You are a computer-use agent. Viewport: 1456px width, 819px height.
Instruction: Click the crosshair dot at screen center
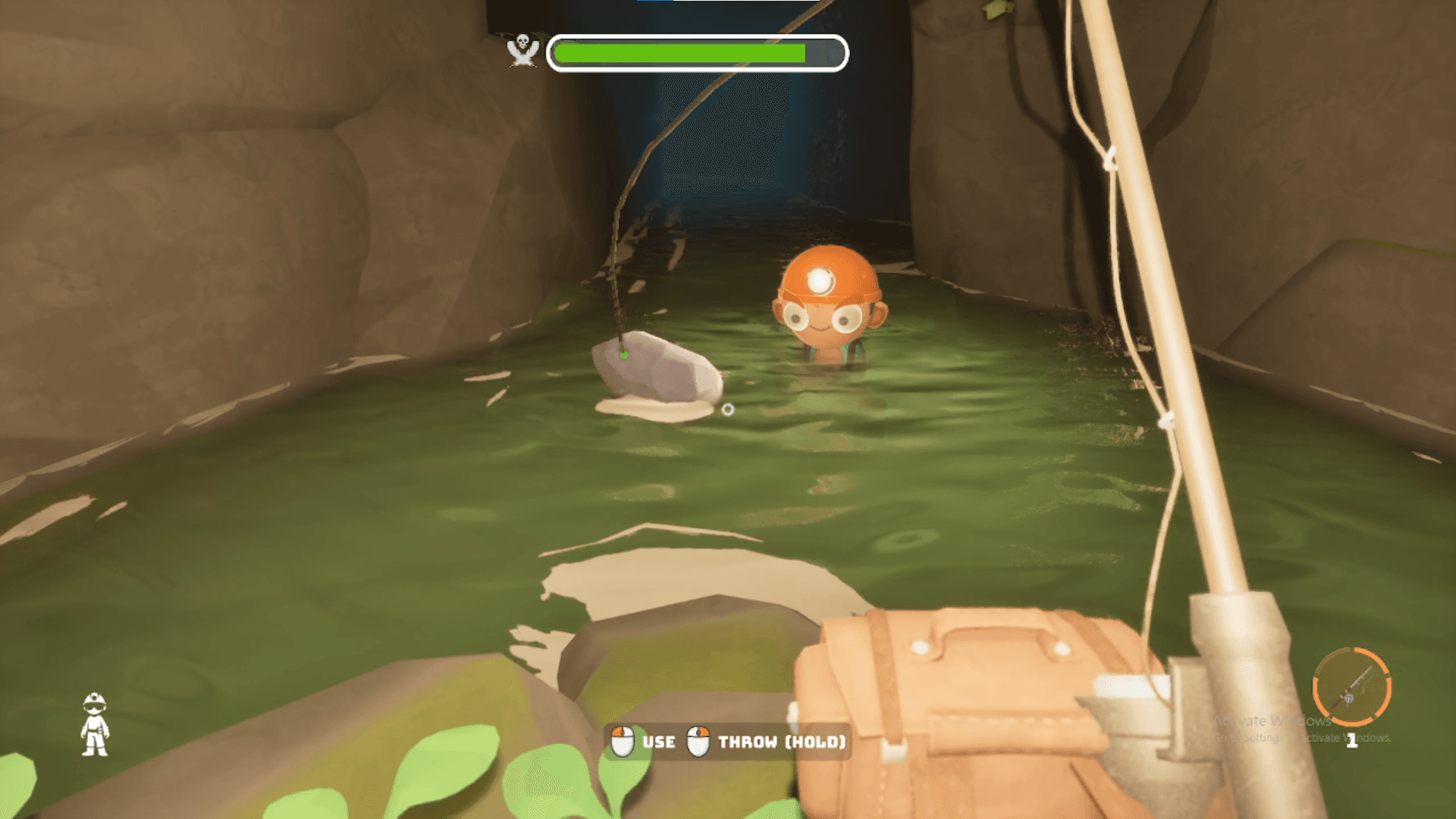click(x=728, y=407)
